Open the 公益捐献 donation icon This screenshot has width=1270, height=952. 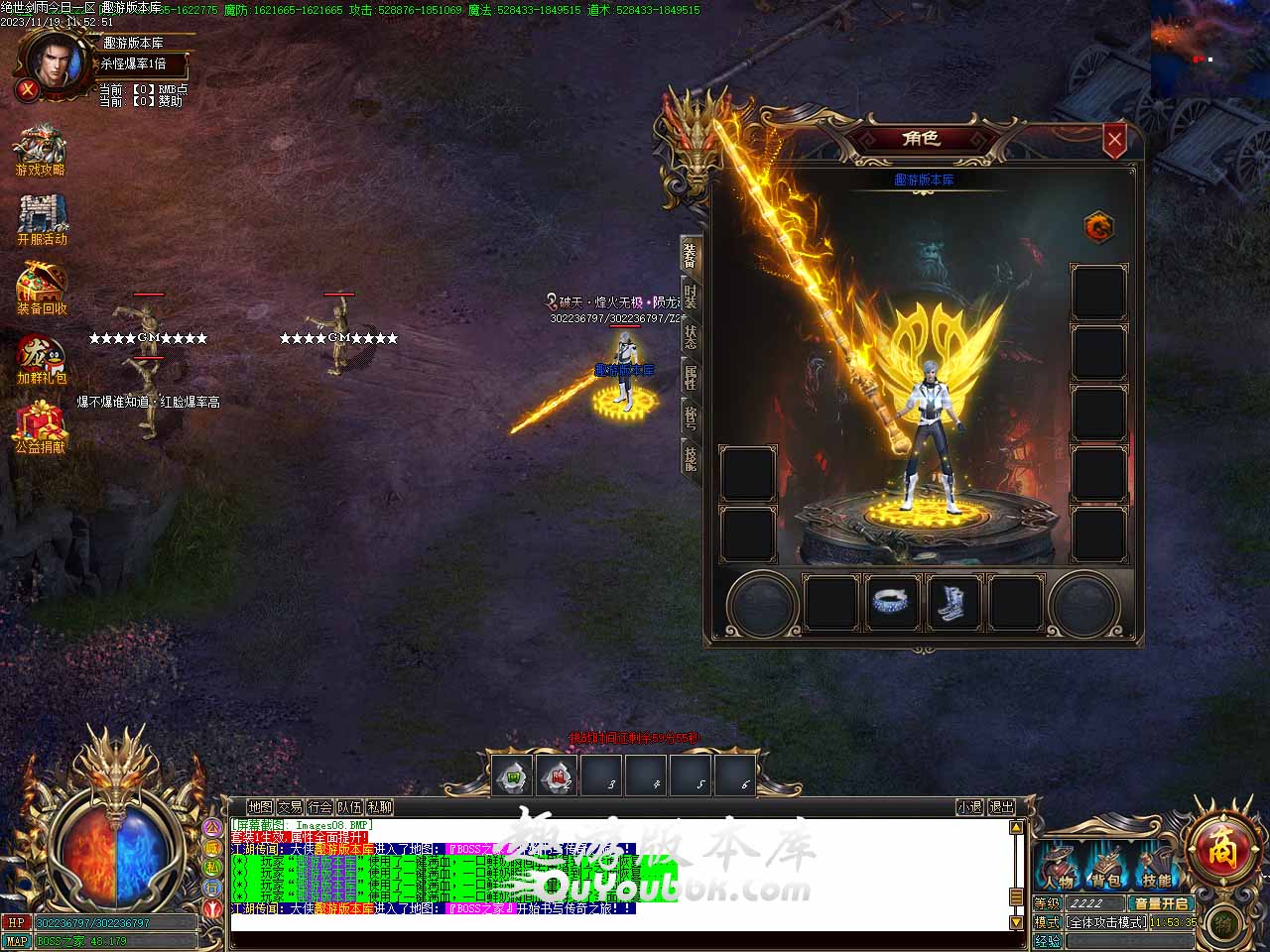point(41,428)
